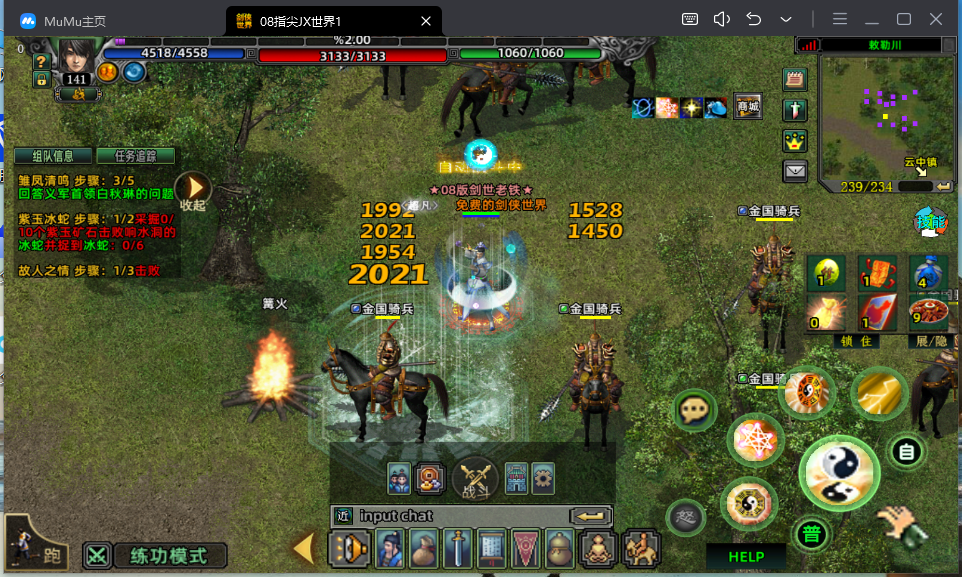Image resolution: width=962 pixels, height=577 pixels.
Task: Collapse the quest panel with 收起 arrow
Action: [x=194, y=188]
